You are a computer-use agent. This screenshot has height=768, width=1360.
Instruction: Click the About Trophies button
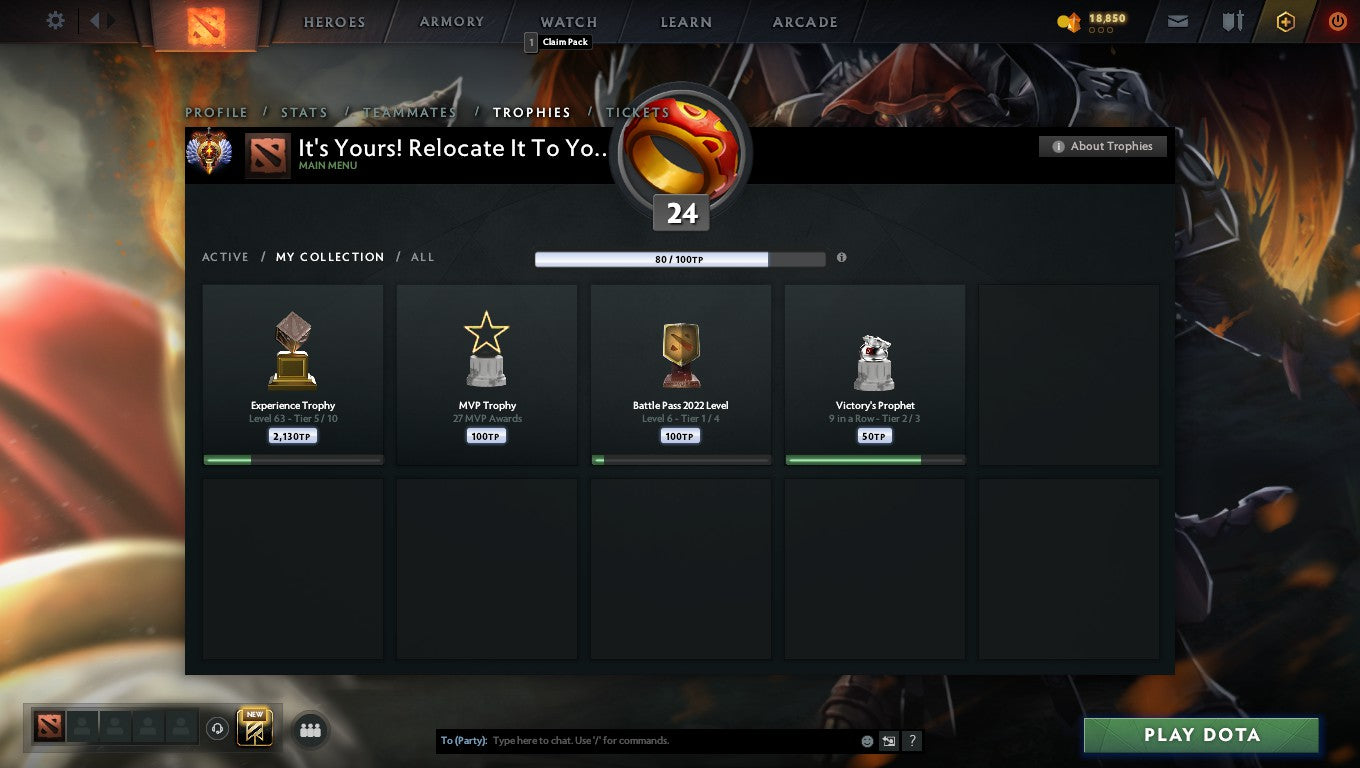click(1102, 146)
